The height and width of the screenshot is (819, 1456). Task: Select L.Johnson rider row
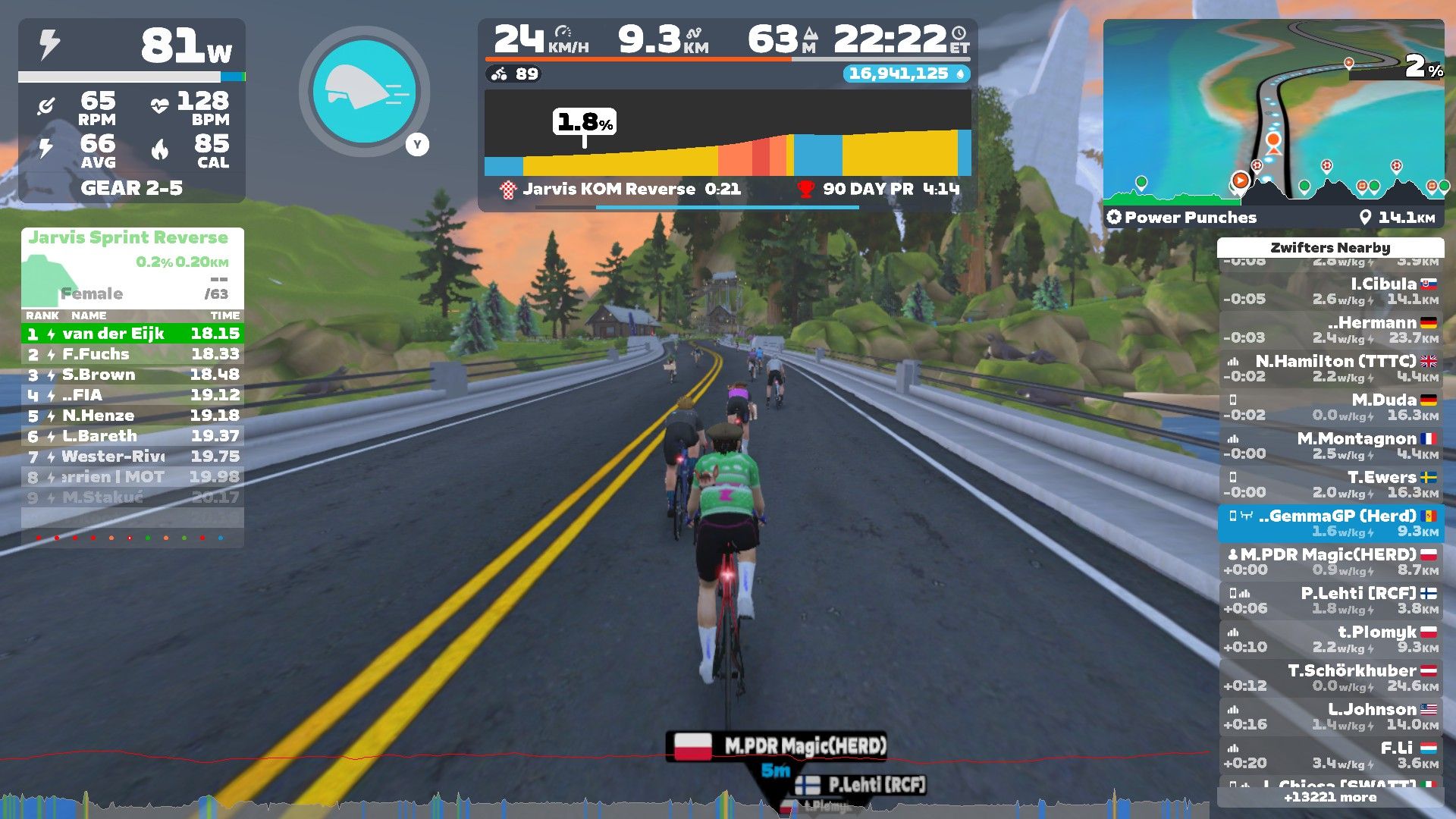(x=1331, y=717)
